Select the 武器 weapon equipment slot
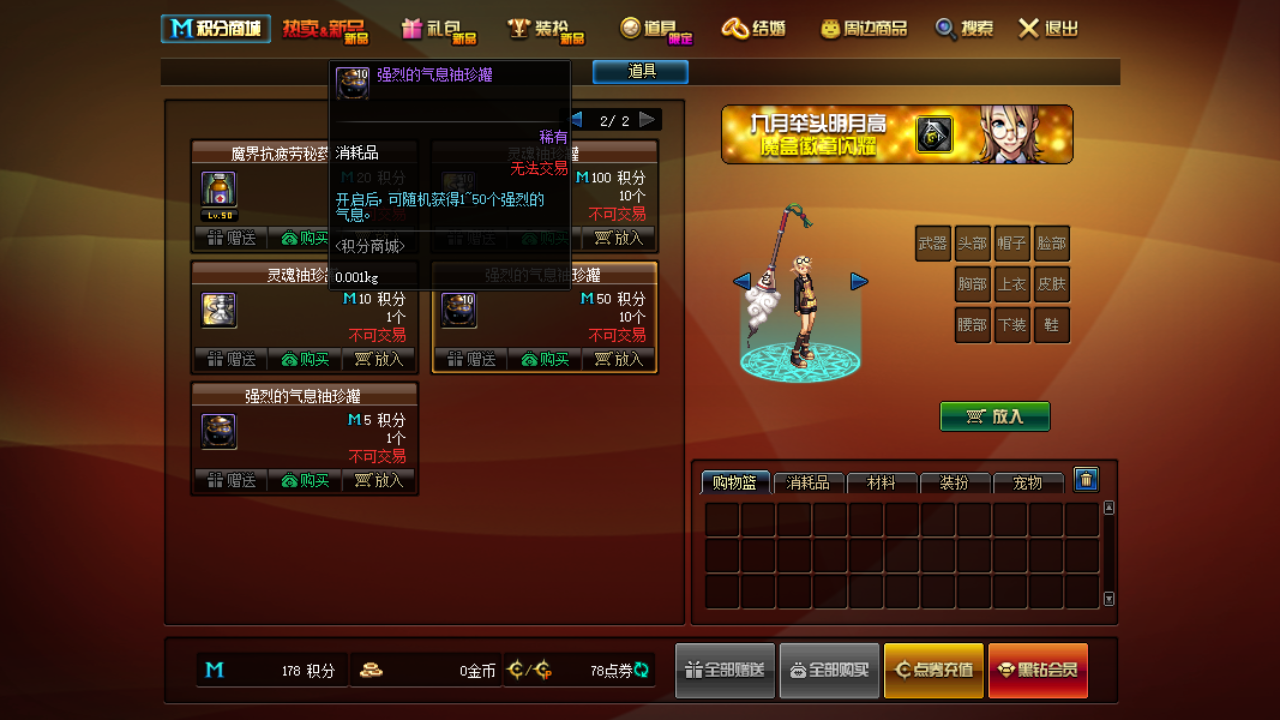Viewport: 1280px width, 720px height. tap(932, 243)
